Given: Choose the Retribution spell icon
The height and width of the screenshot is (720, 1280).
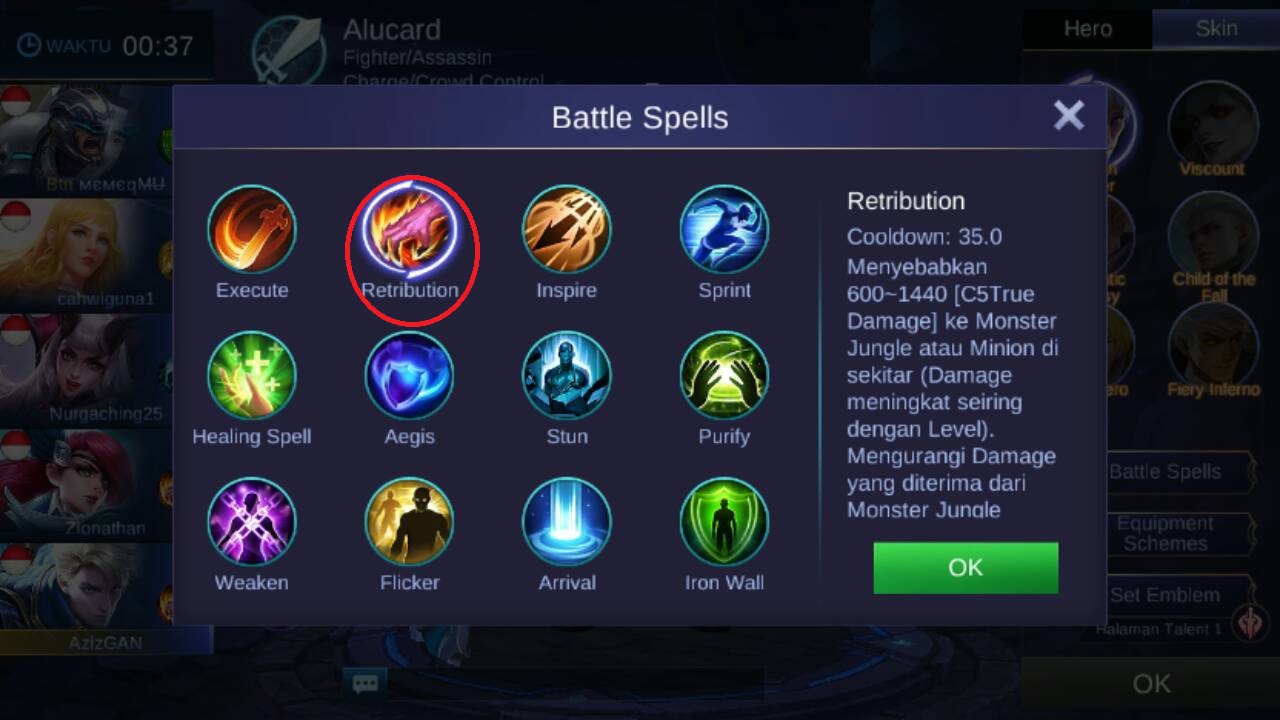Looking at the screenshot, I should (409, 232).
